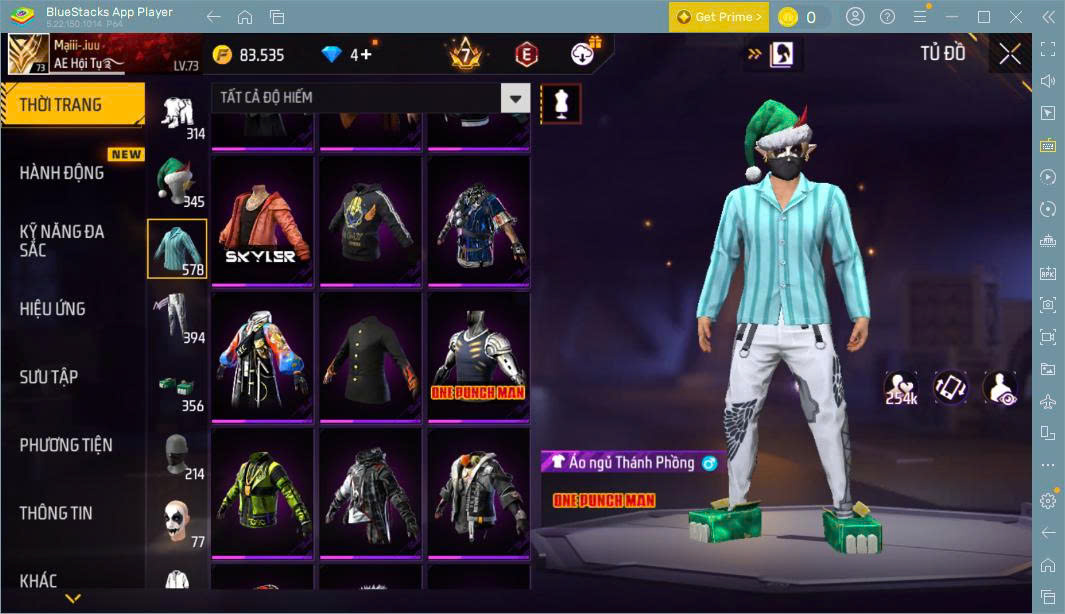Viewport: 1065px width, 614px height.
Task: Equip the orange SKYLER jacket
Action: pyautogui.click(x=262, y=222)
